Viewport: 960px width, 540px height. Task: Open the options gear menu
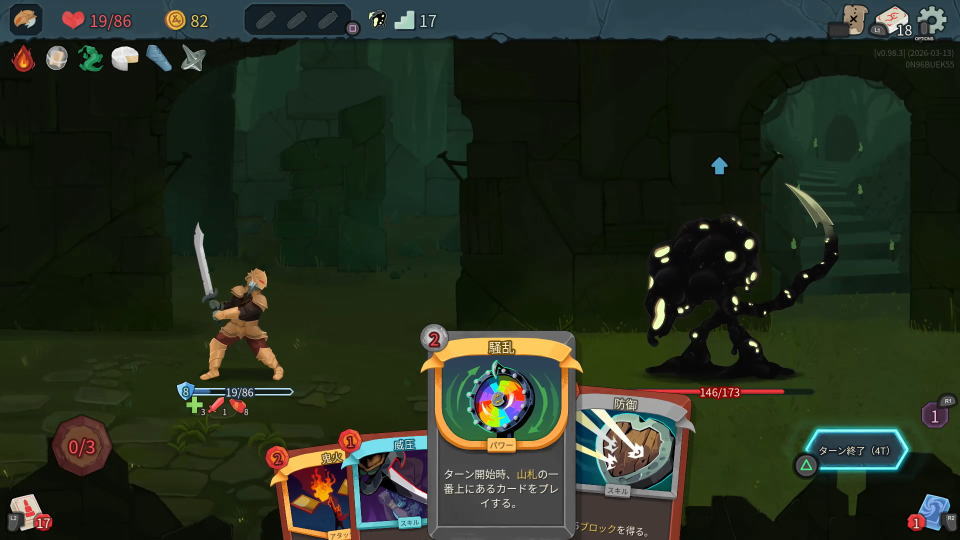click(931, 20)
